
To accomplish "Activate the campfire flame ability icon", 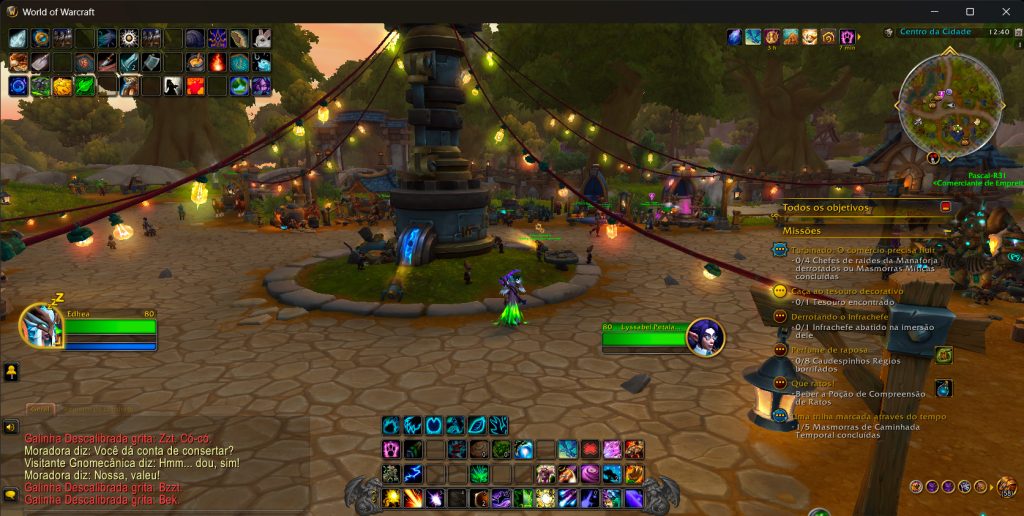I will [217, 62].
